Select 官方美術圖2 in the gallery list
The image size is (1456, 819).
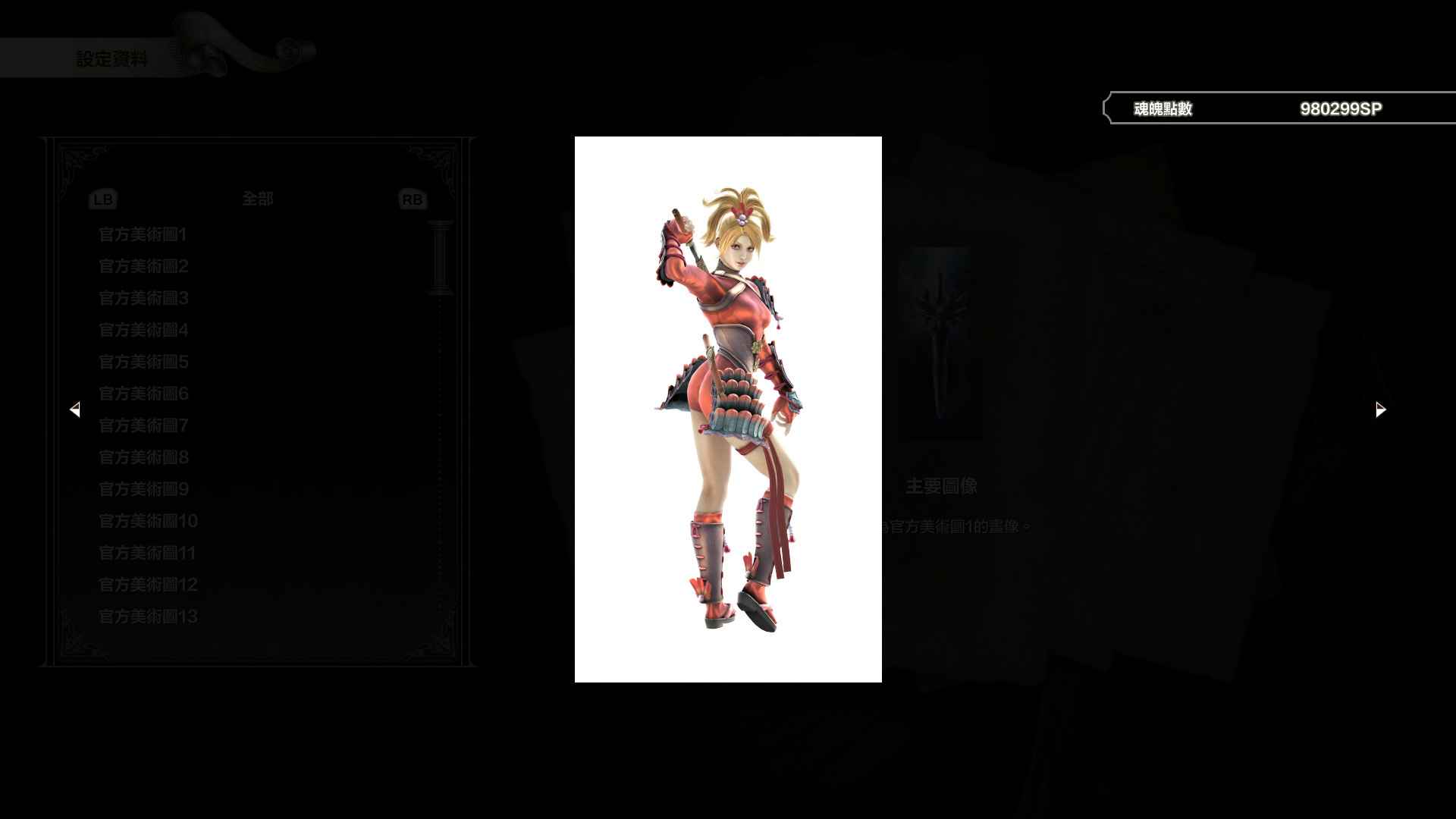point(143,267)
